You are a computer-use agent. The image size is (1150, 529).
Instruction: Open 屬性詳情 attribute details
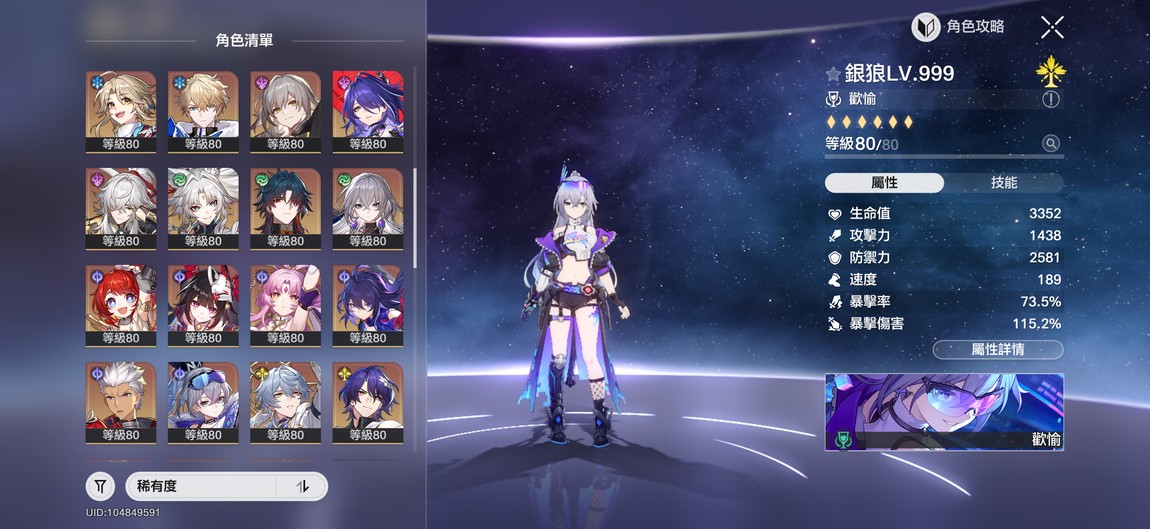coord(997,349)
